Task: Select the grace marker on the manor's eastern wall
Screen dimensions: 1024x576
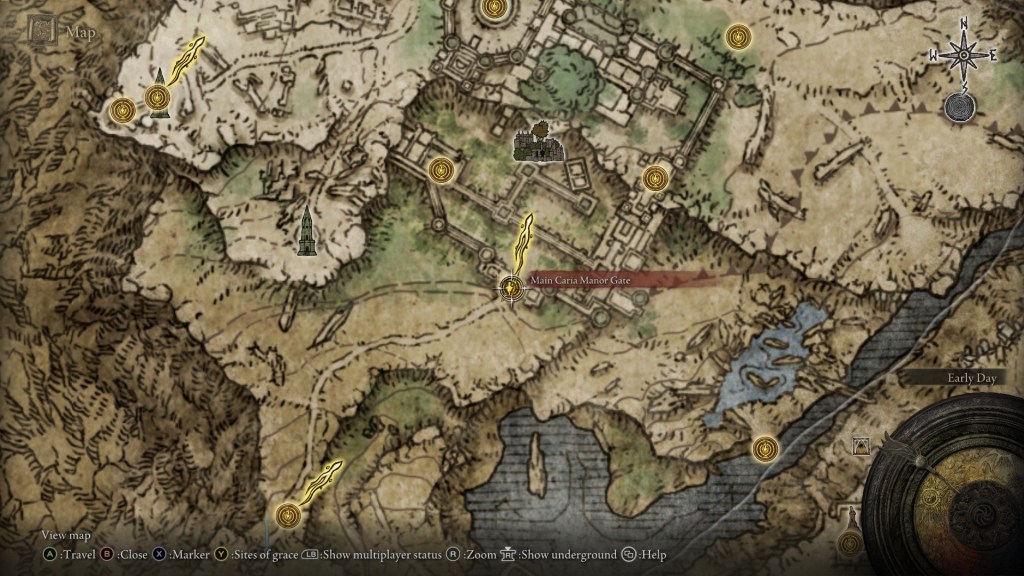Action: pos(655,178)
